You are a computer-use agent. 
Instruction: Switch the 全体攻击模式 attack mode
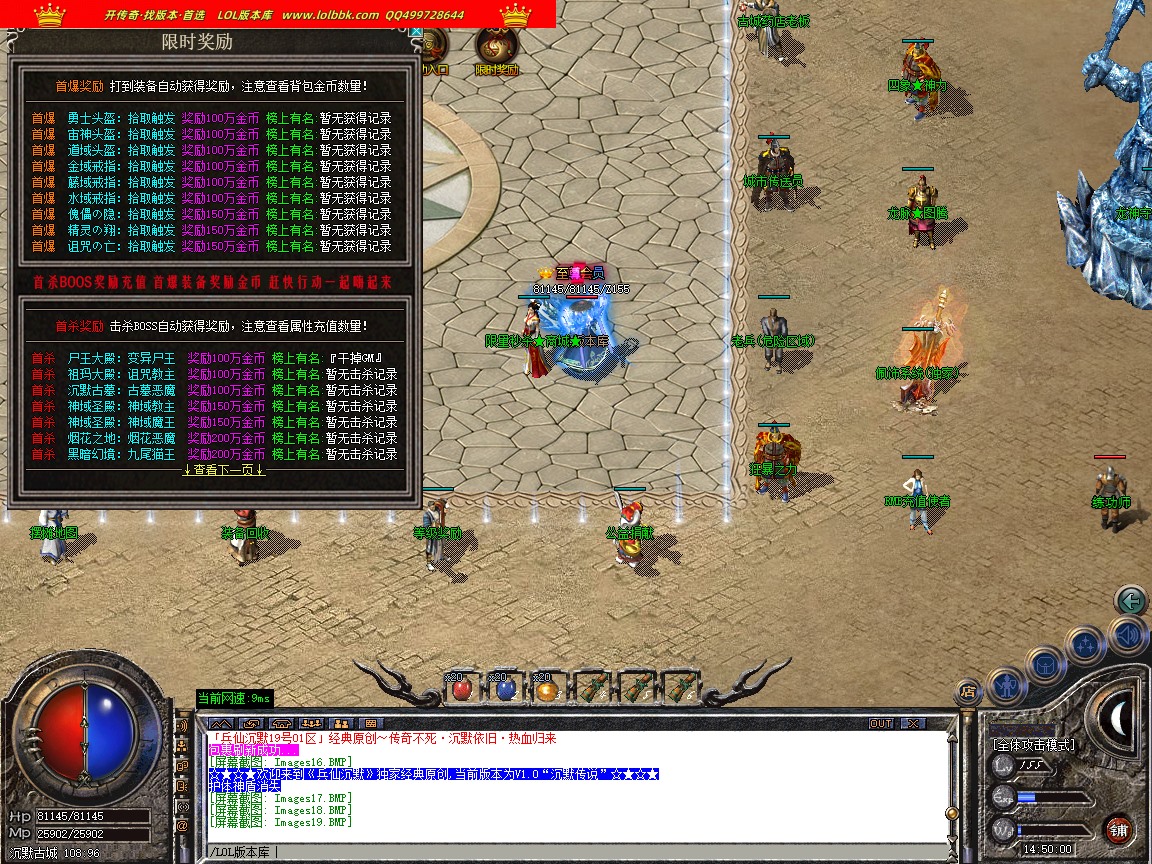point(1034,744)
